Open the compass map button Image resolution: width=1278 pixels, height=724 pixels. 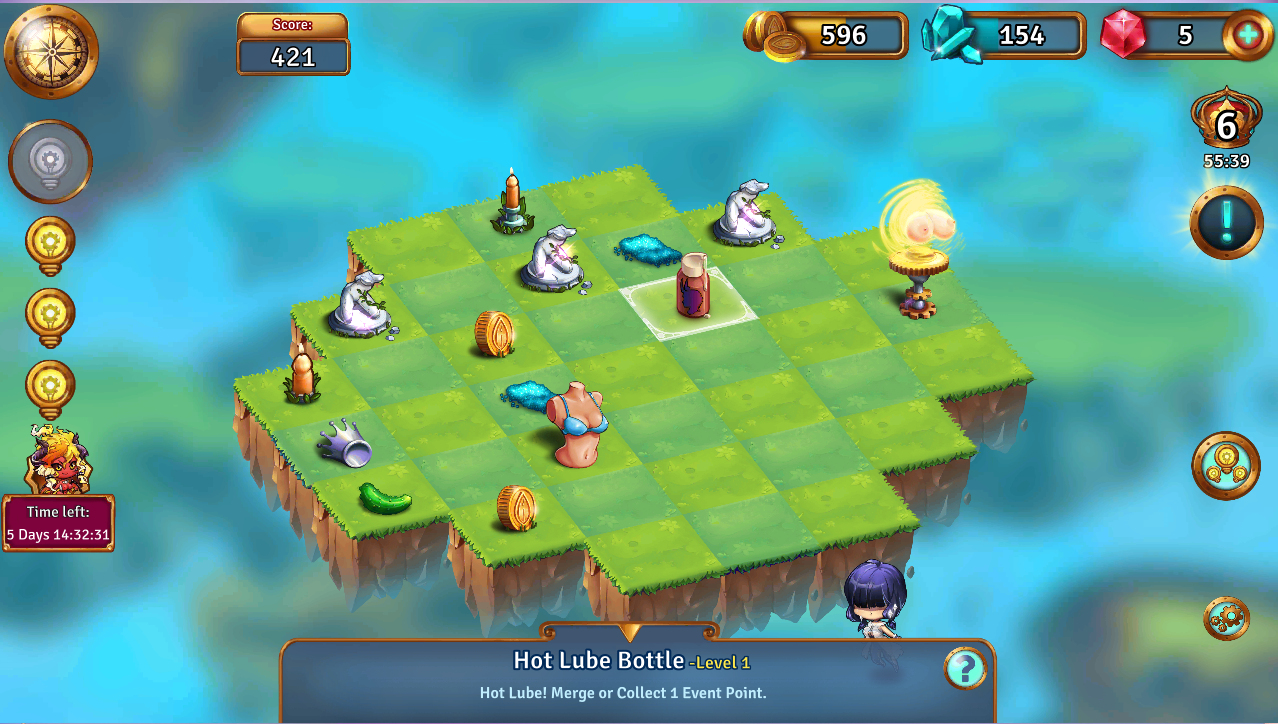click(51, 51)
